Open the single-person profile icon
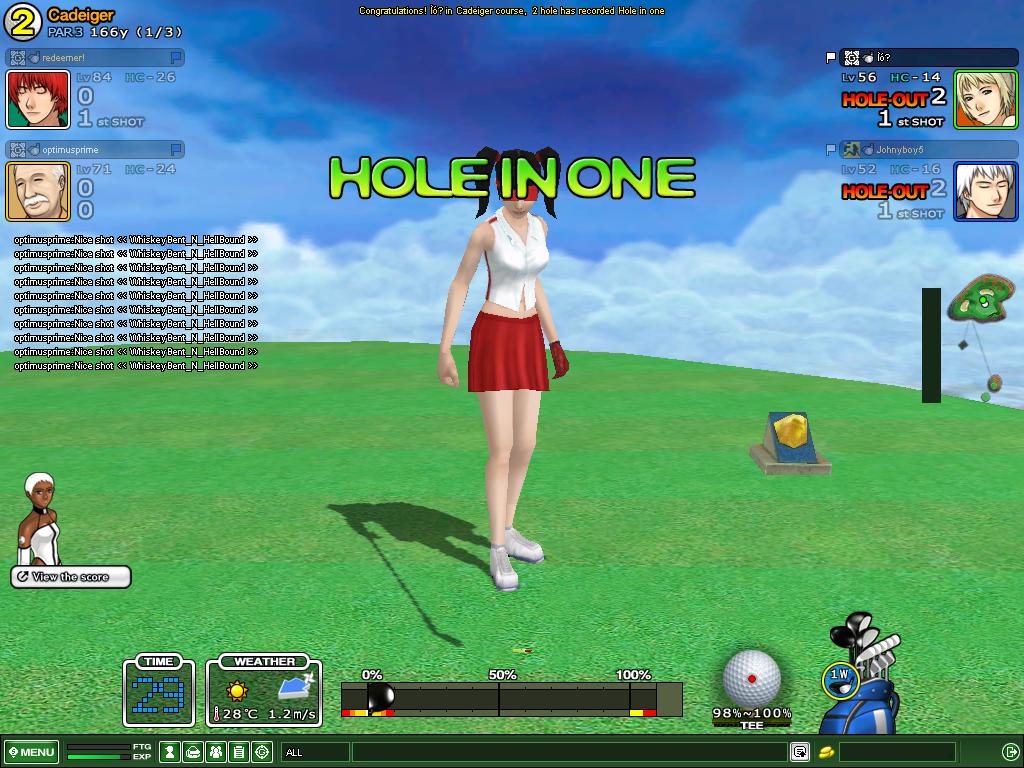 (x=171, y=752)
